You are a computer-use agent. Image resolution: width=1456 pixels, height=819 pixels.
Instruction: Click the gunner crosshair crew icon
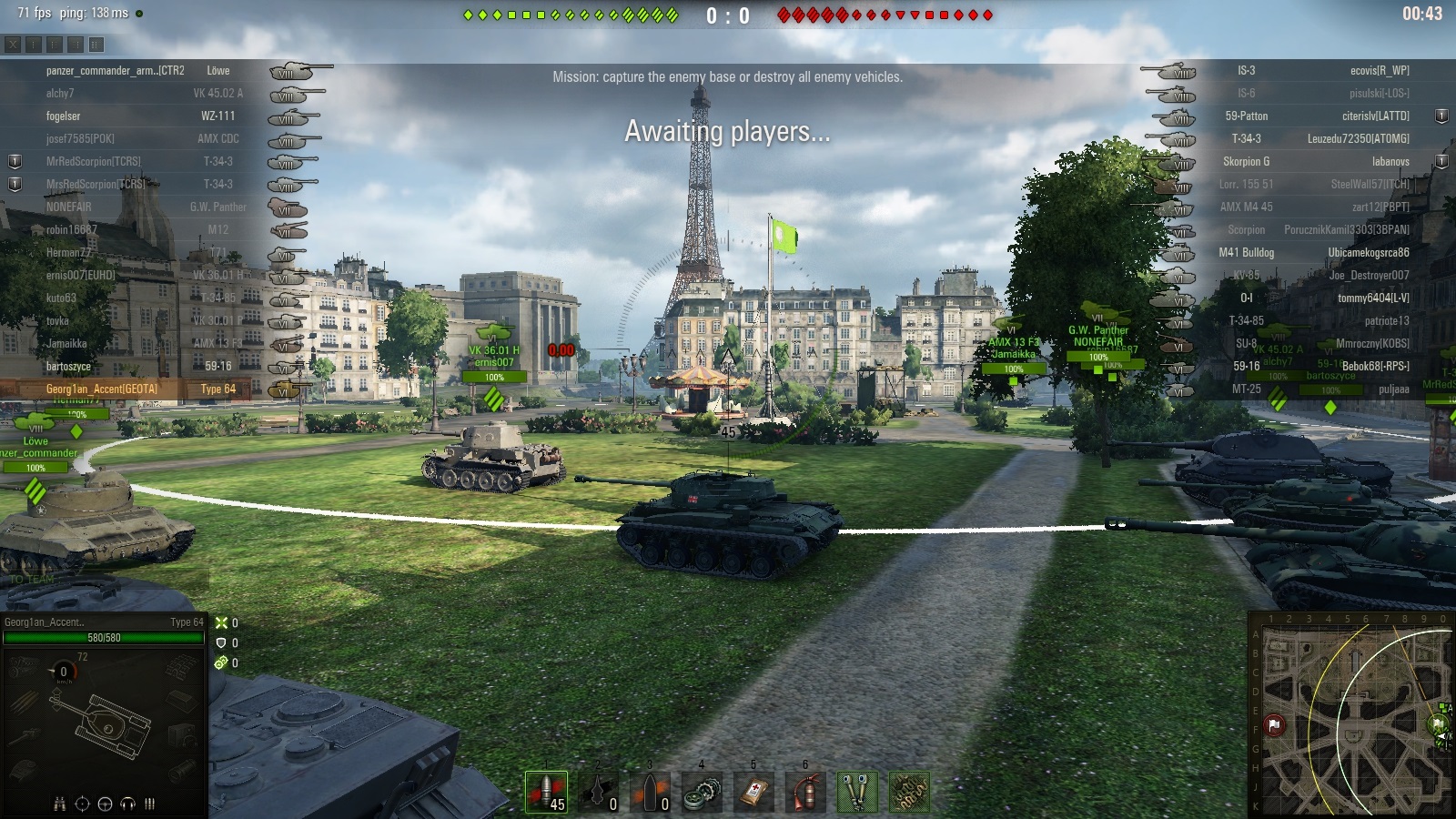click(x=82, y=804)
